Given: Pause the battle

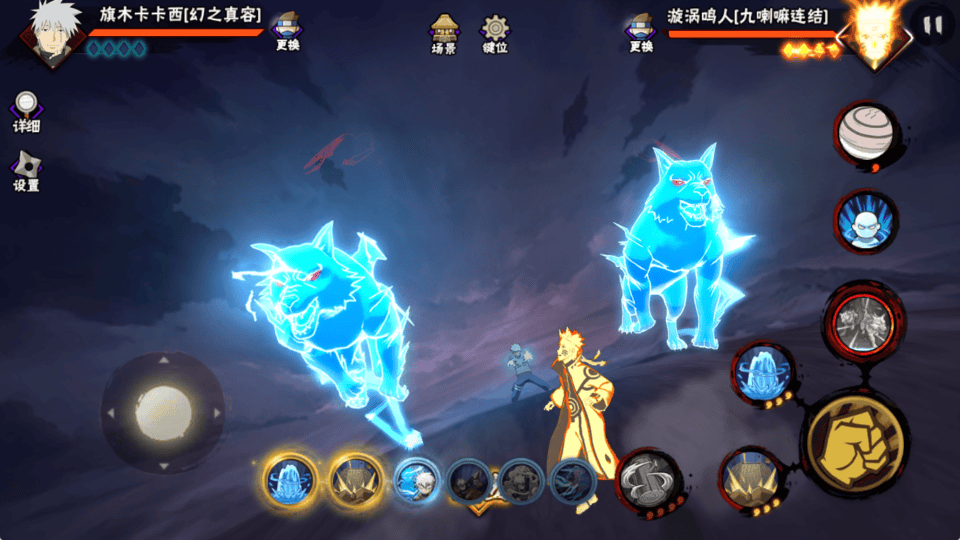Looking at the screenshot, I should coord(932,25).
